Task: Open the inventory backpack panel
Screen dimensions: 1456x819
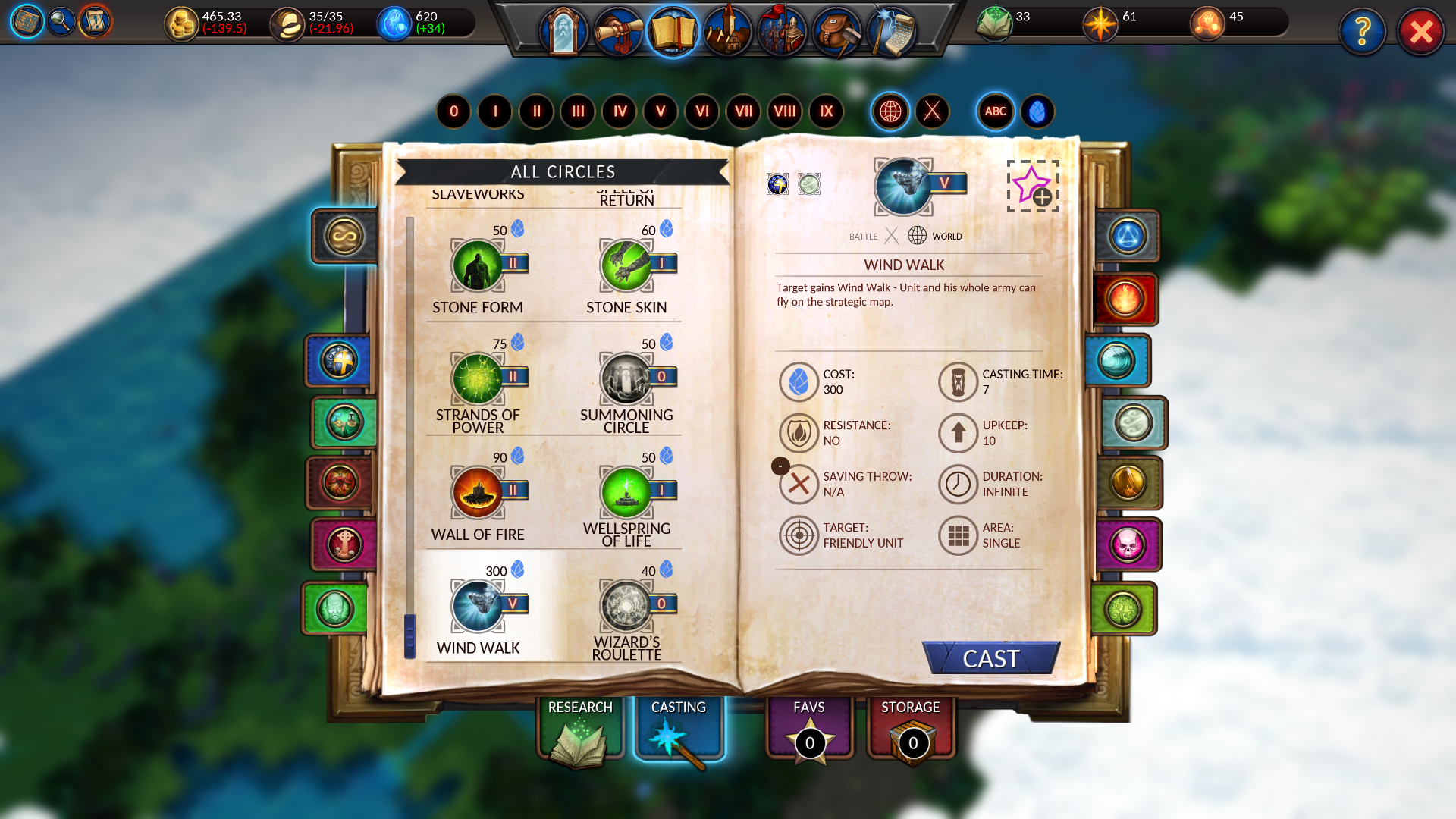Action: coord(838,32)
